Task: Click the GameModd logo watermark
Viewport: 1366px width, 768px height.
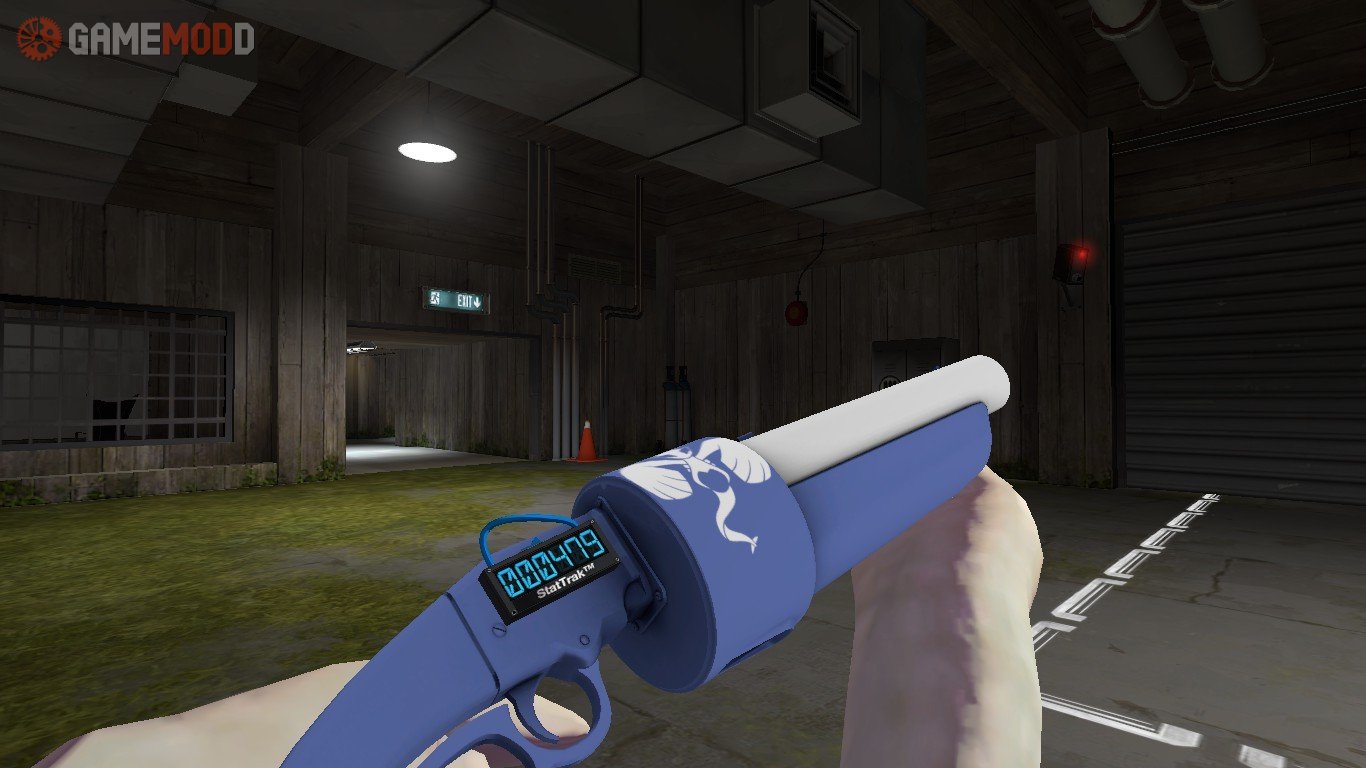Action: (x=136, y=38)
